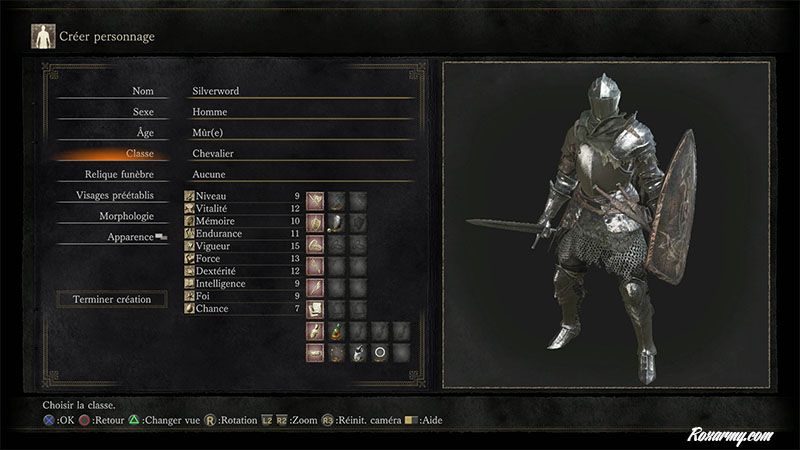Select the Estus flask item slot
This screenshot has height=450, width=800.
(x=336, y=330)
